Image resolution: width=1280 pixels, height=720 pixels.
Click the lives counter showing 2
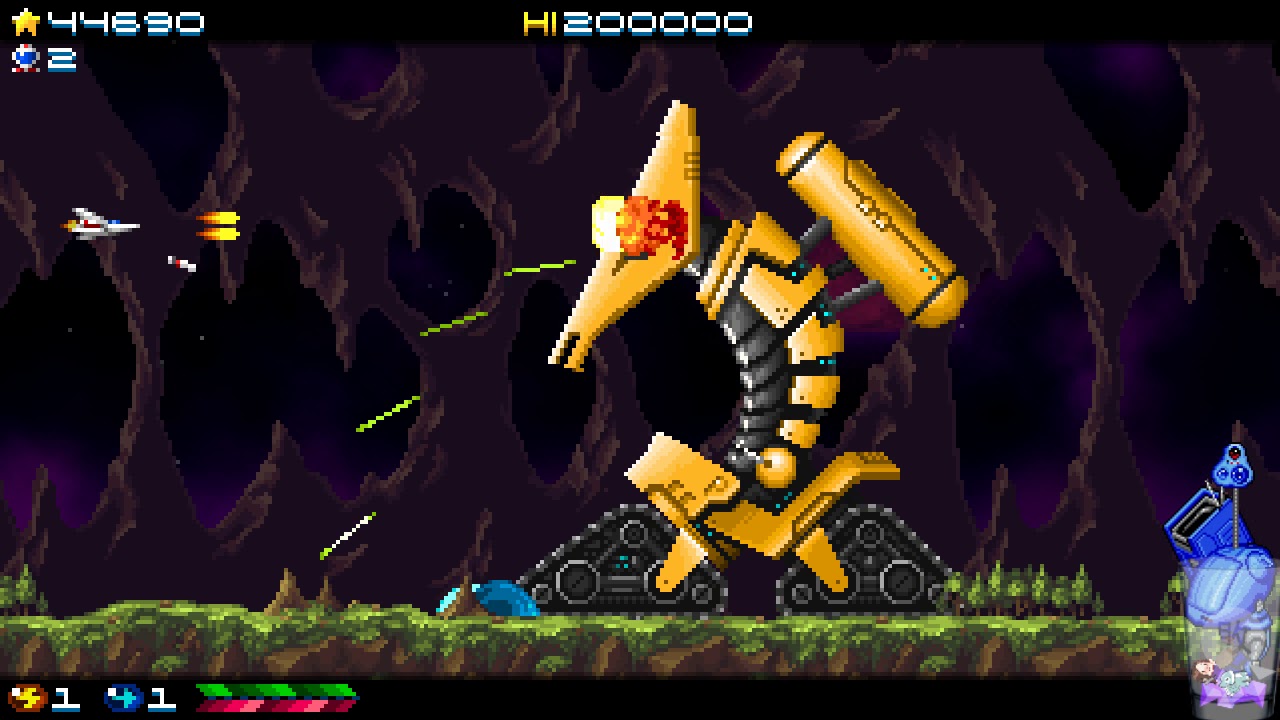click(x=60, y=60)
